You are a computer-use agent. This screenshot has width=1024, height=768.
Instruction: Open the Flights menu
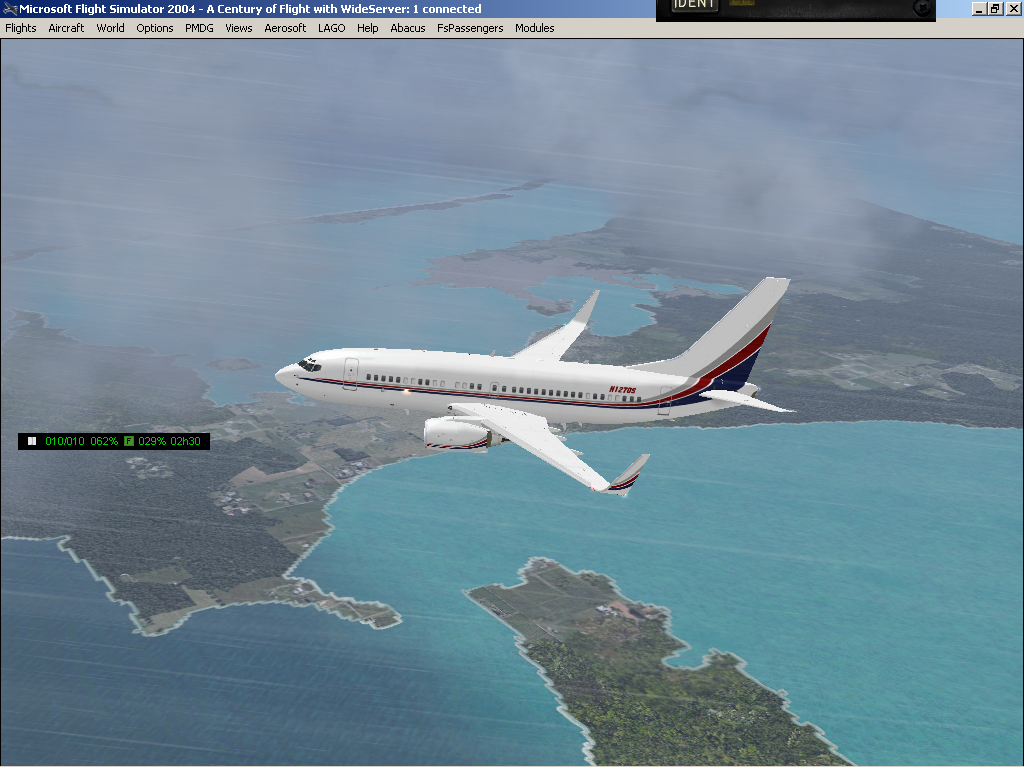(x=21, y=28)
